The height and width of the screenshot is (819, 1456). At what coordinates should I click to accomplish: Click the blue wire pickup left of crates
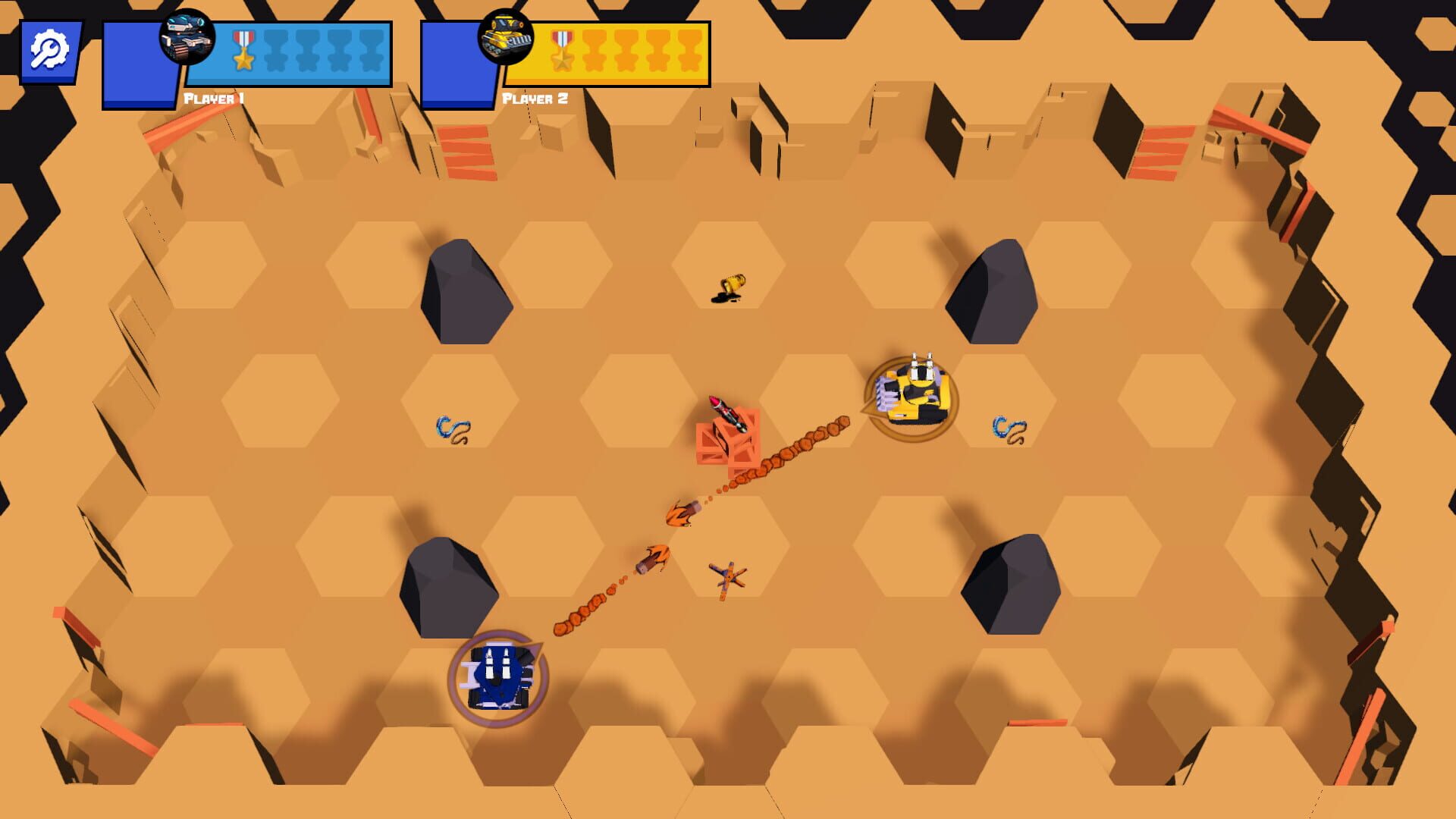click(450, 428)
